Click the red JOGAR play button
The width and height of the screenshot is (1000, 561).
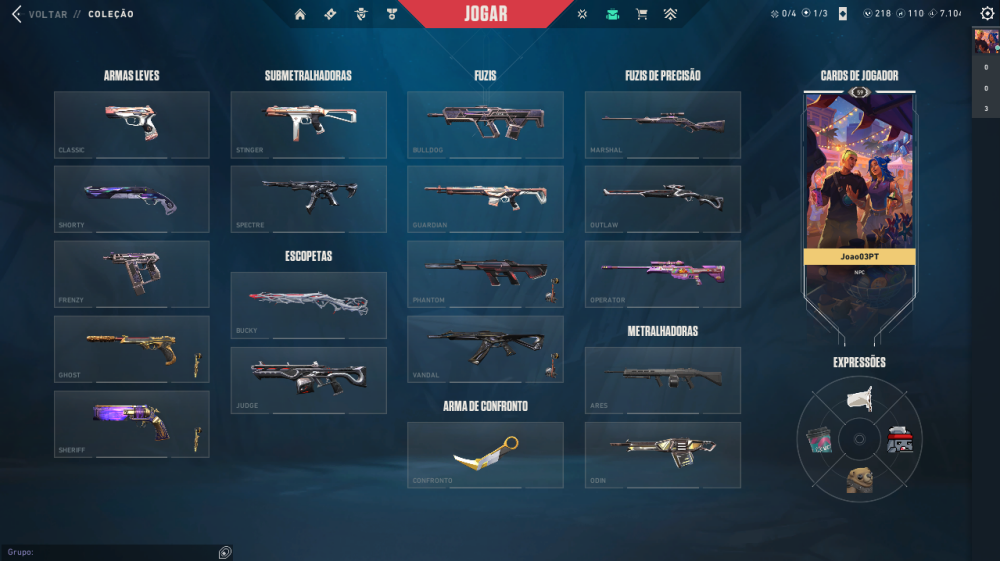pyautogui.click(x=486, y=14)
